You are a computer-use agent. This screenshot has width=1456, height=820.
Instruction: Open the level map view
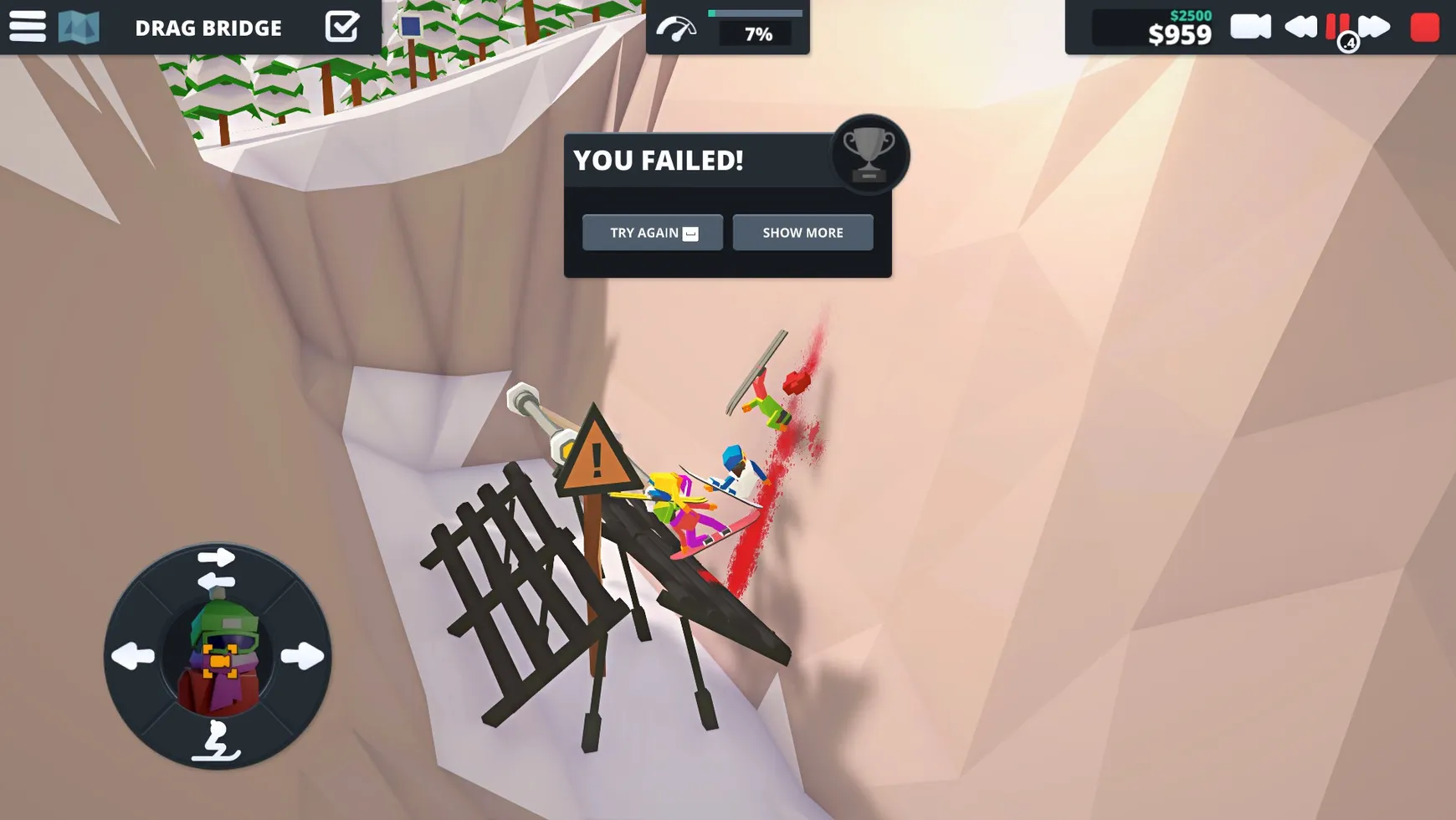click(79, 27)
